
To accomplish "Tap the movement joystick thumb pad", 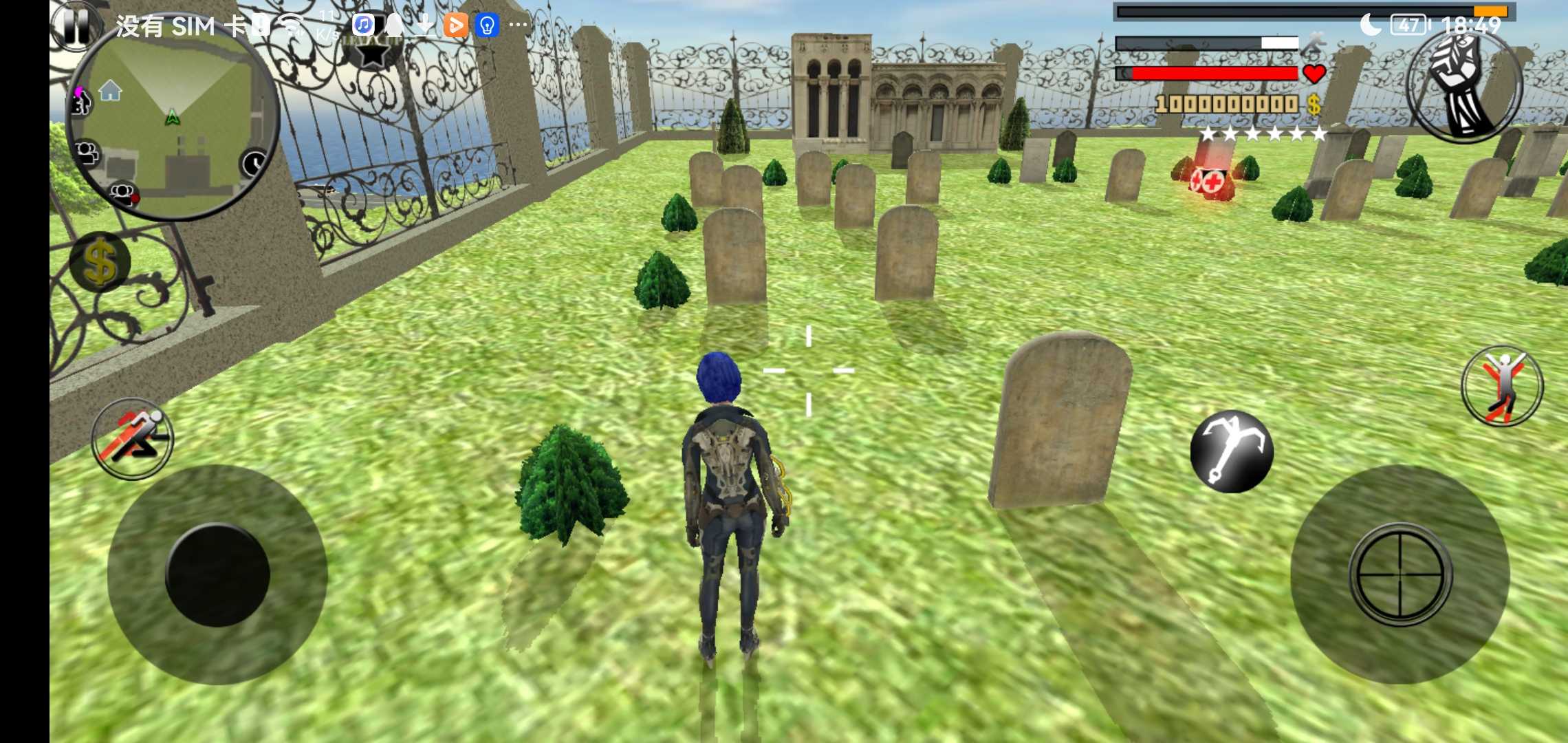I will click(x=217, y=574).
